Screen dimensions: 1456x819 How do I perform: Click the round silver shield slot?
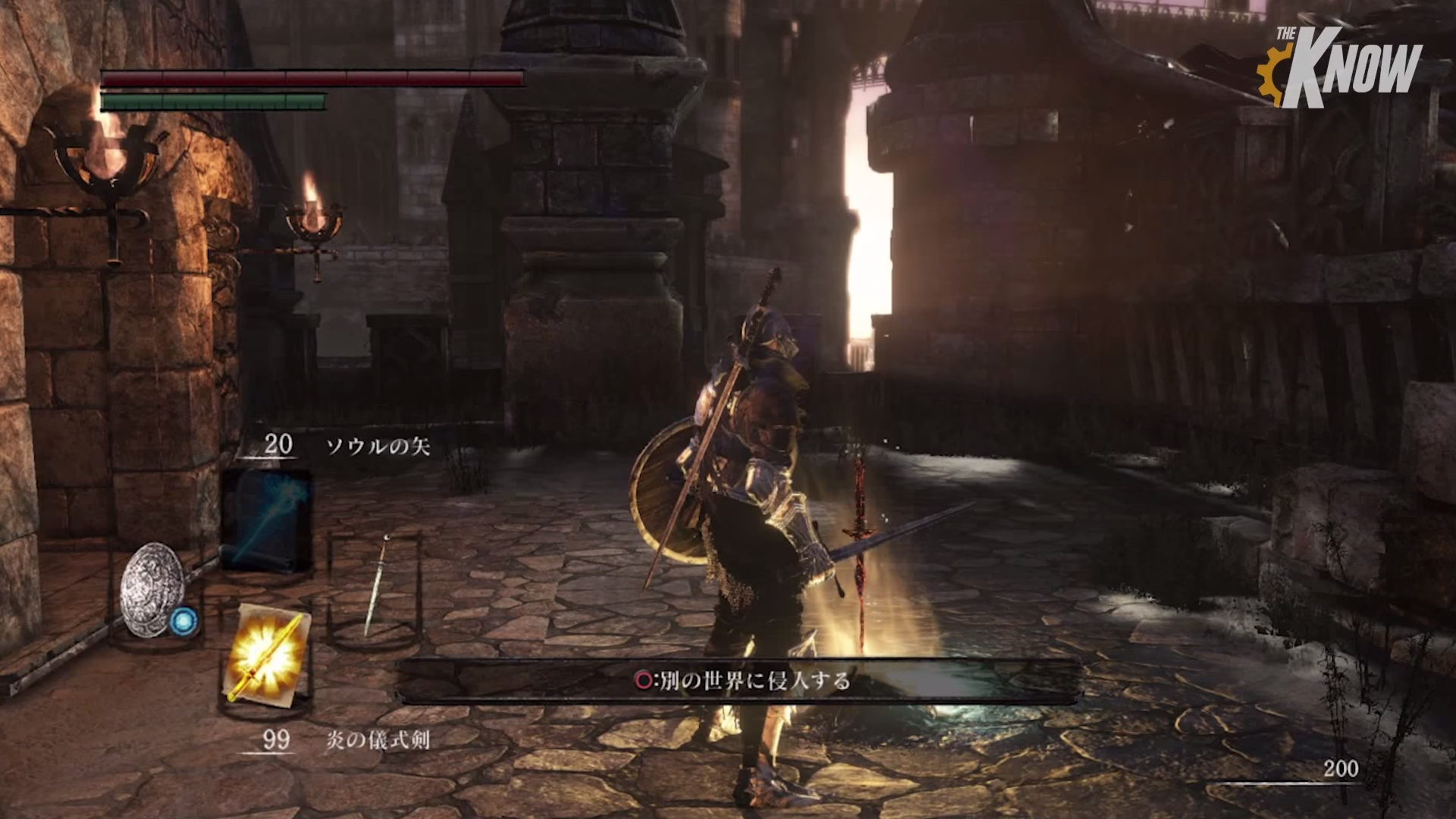click(154, 590)
